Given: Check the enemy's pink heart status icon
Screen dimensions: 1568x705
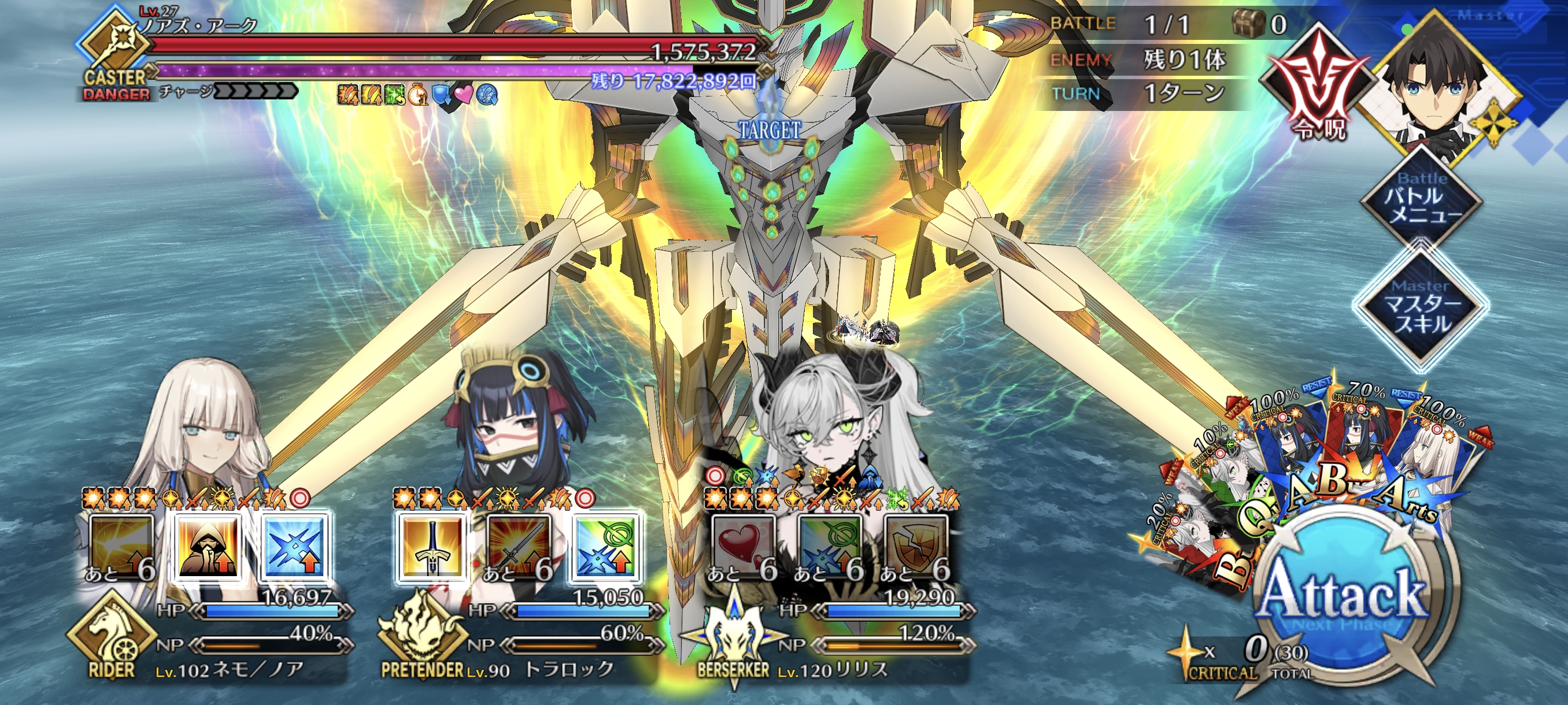Looking at the screenshot, I should pyautogui.click(x=464, y=95).
